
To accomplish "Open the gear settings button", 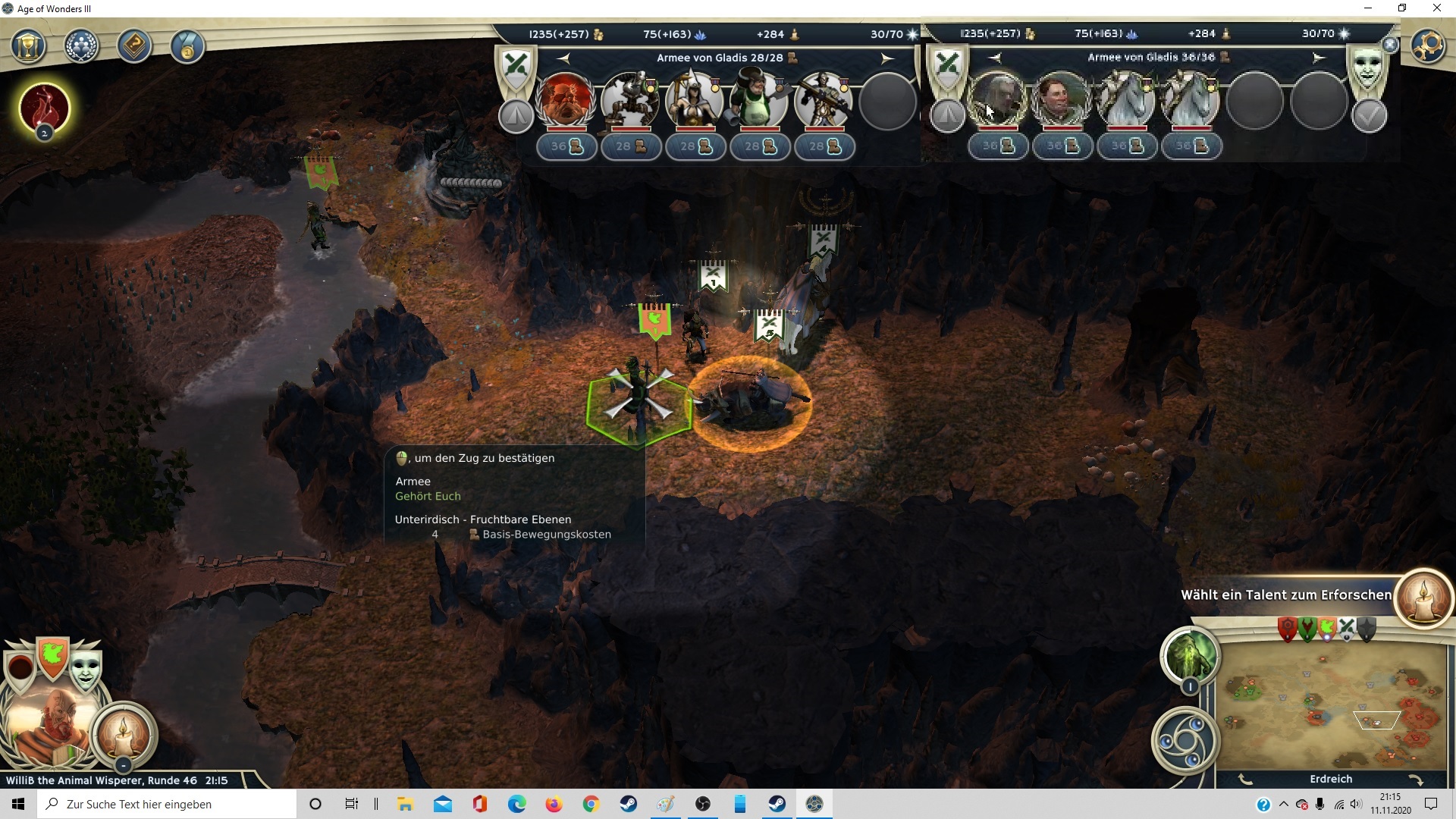I will 1428,46.
